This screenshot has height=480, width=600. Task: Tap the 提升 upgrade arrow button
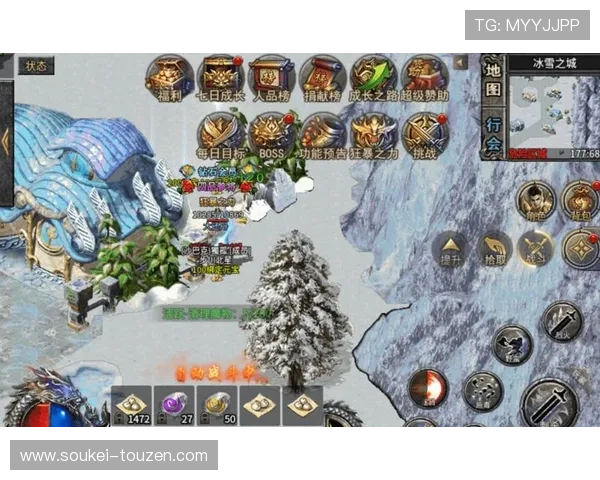[452, 248]
